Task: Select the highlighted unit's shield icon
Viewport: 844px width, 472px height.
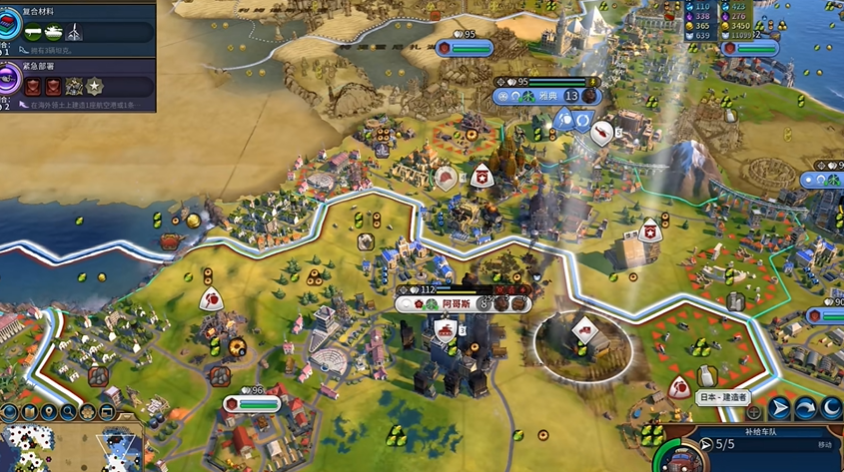Action: point(584,329)
